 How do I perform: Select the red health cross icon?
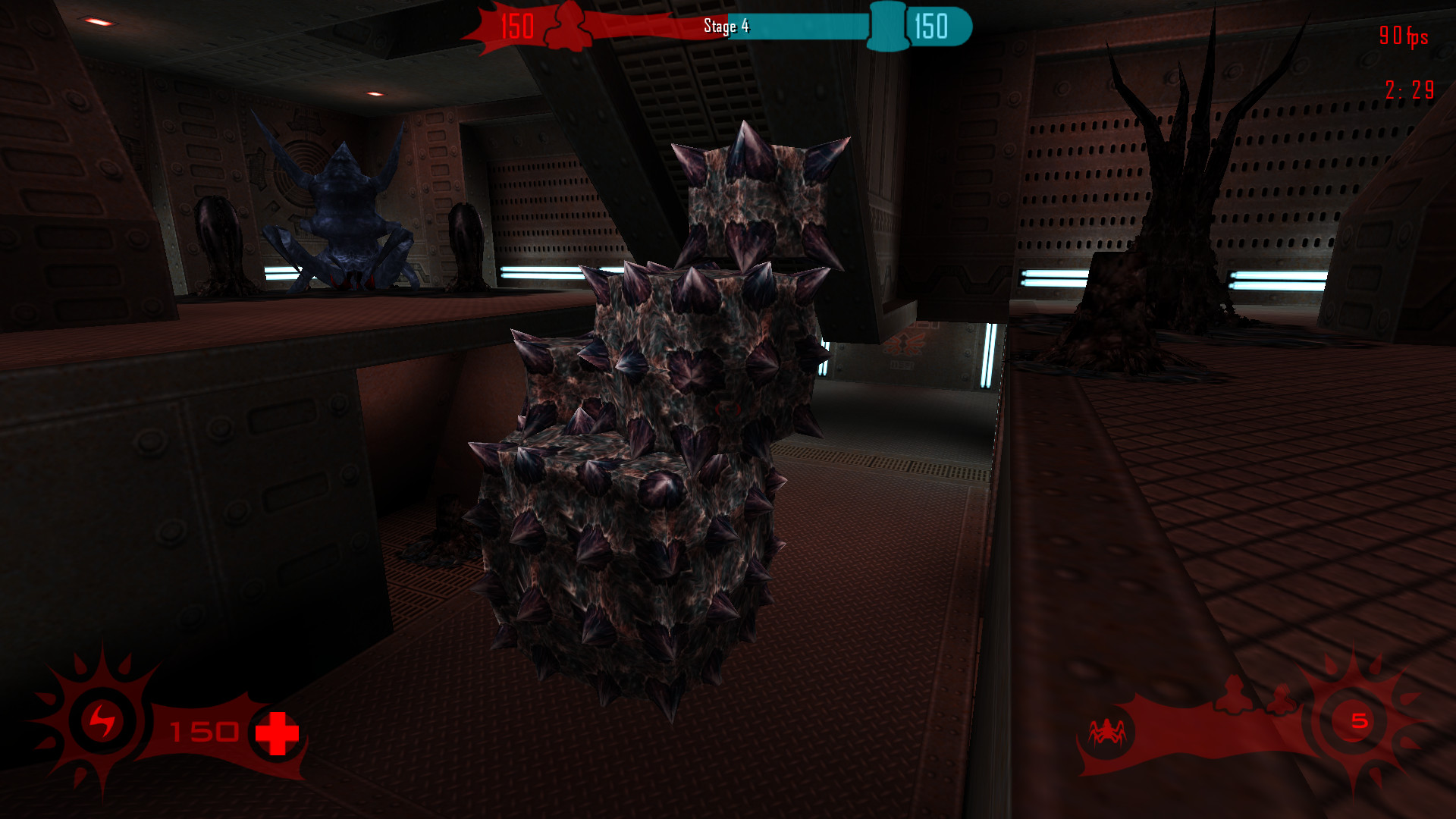click(x=277, y=733)
